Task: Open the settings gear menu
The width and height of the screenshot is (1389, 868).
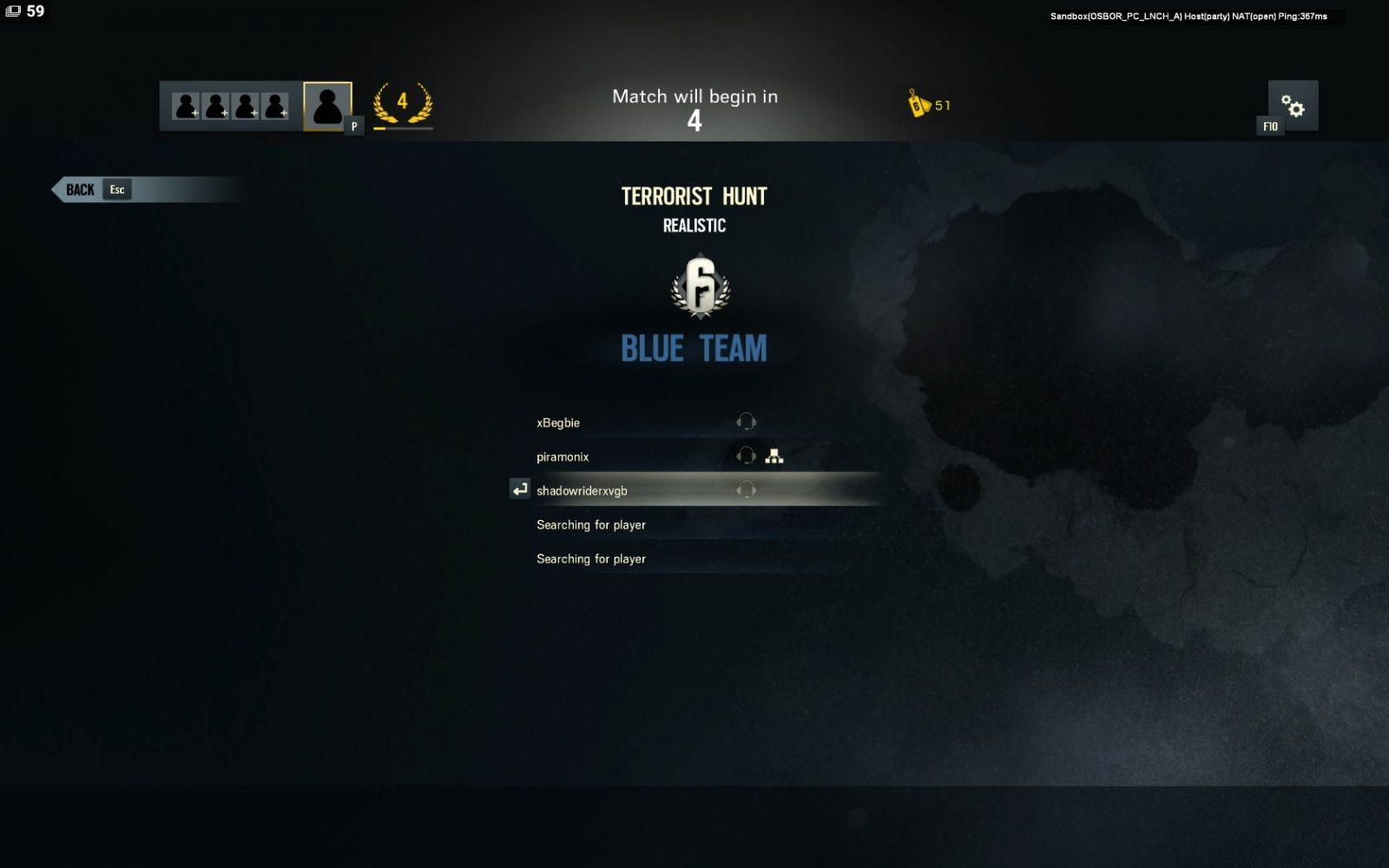Action: (1293, 106)
